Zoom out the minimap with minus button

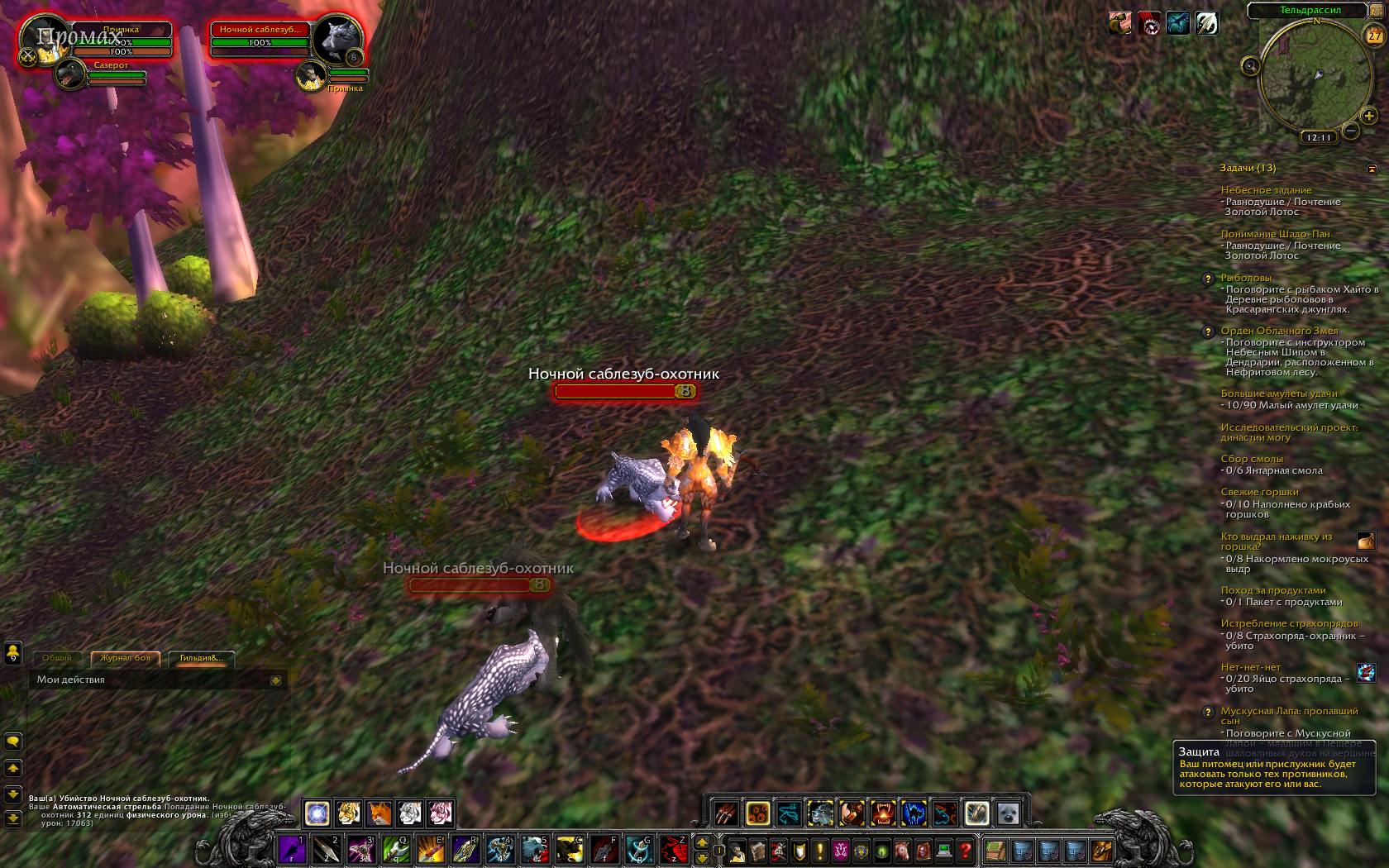point(1351,131)
